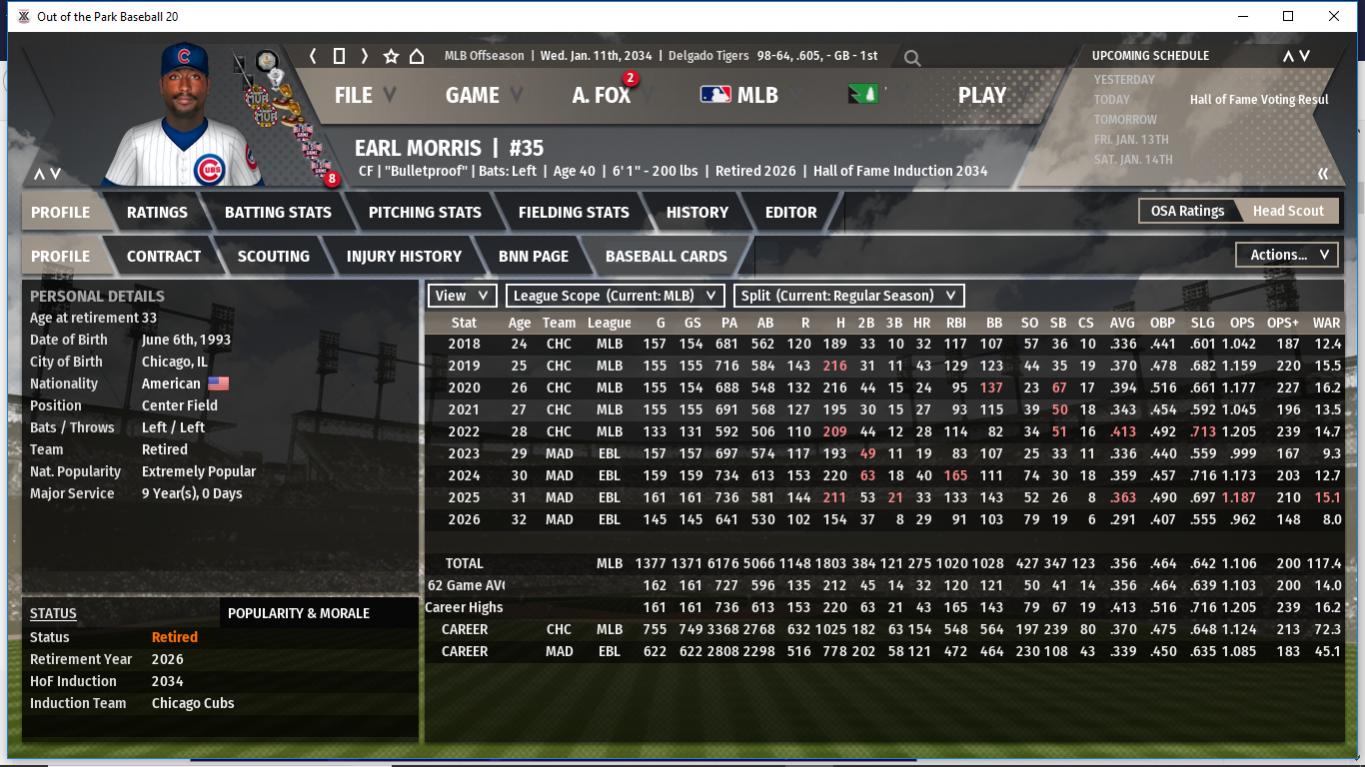Open the HISTORY tab
Viewport: 1365px width, 767px height.
point(697,212)
